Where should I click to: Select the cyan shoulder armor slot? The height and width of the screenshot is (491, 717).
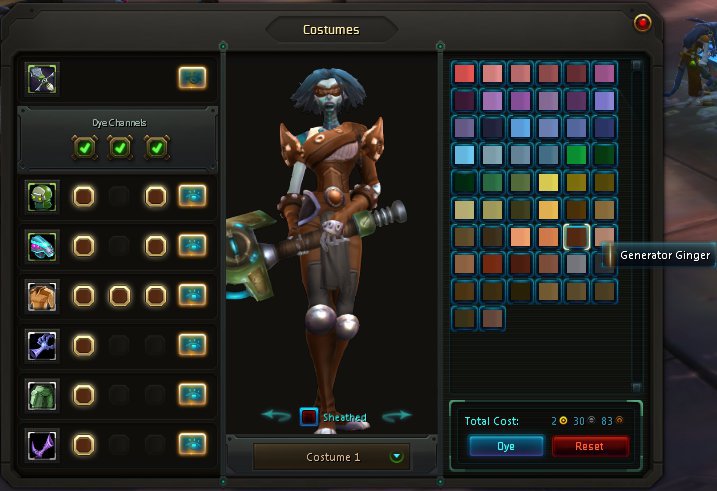point(44,245)
